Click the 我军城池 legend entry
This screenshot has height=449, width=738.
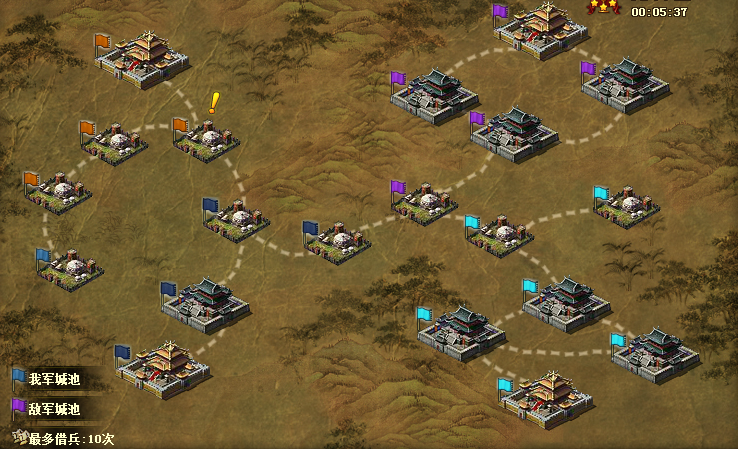[53, 380]
